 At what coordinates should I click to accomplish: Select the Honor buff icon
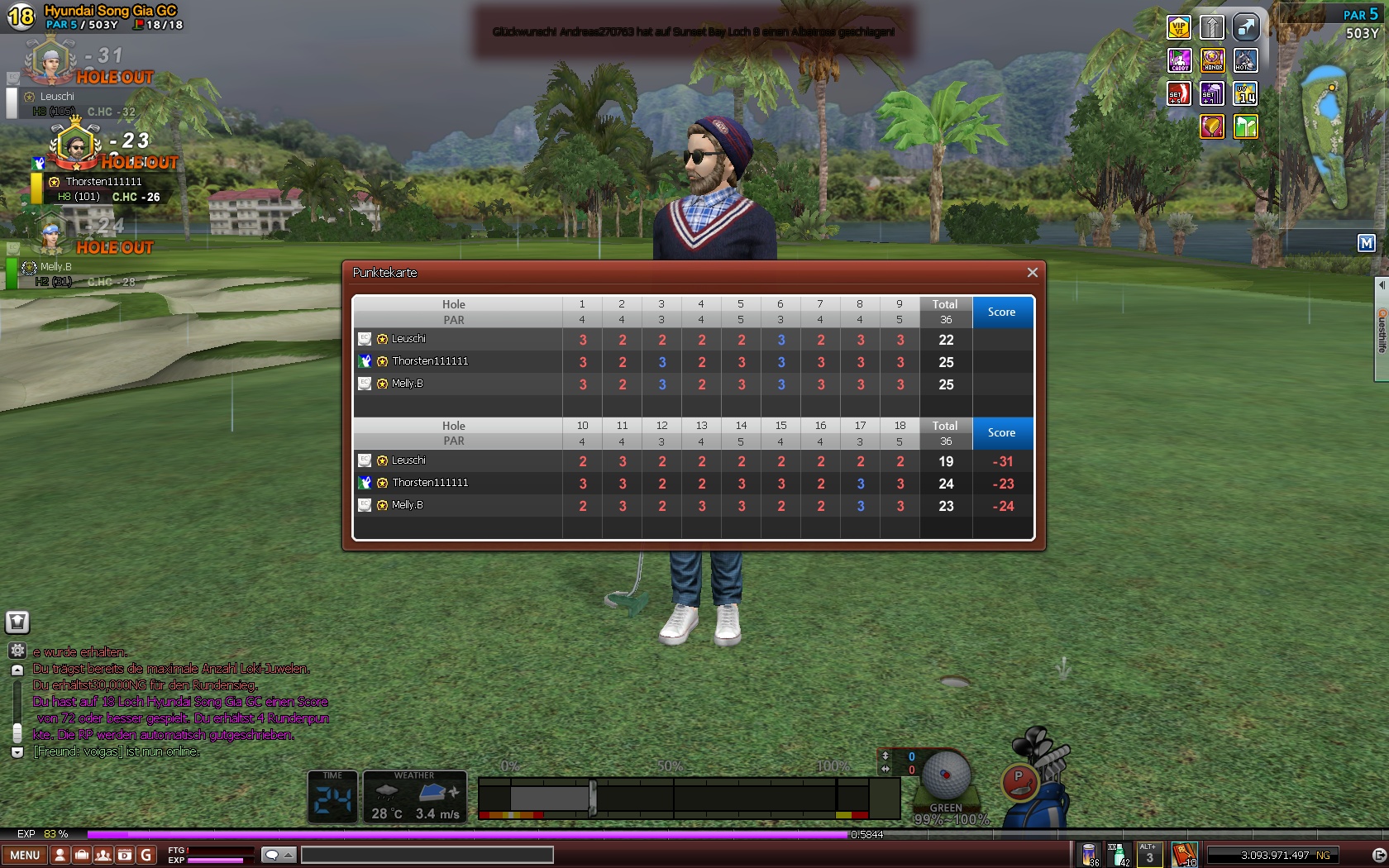(x=1212, y=60)
